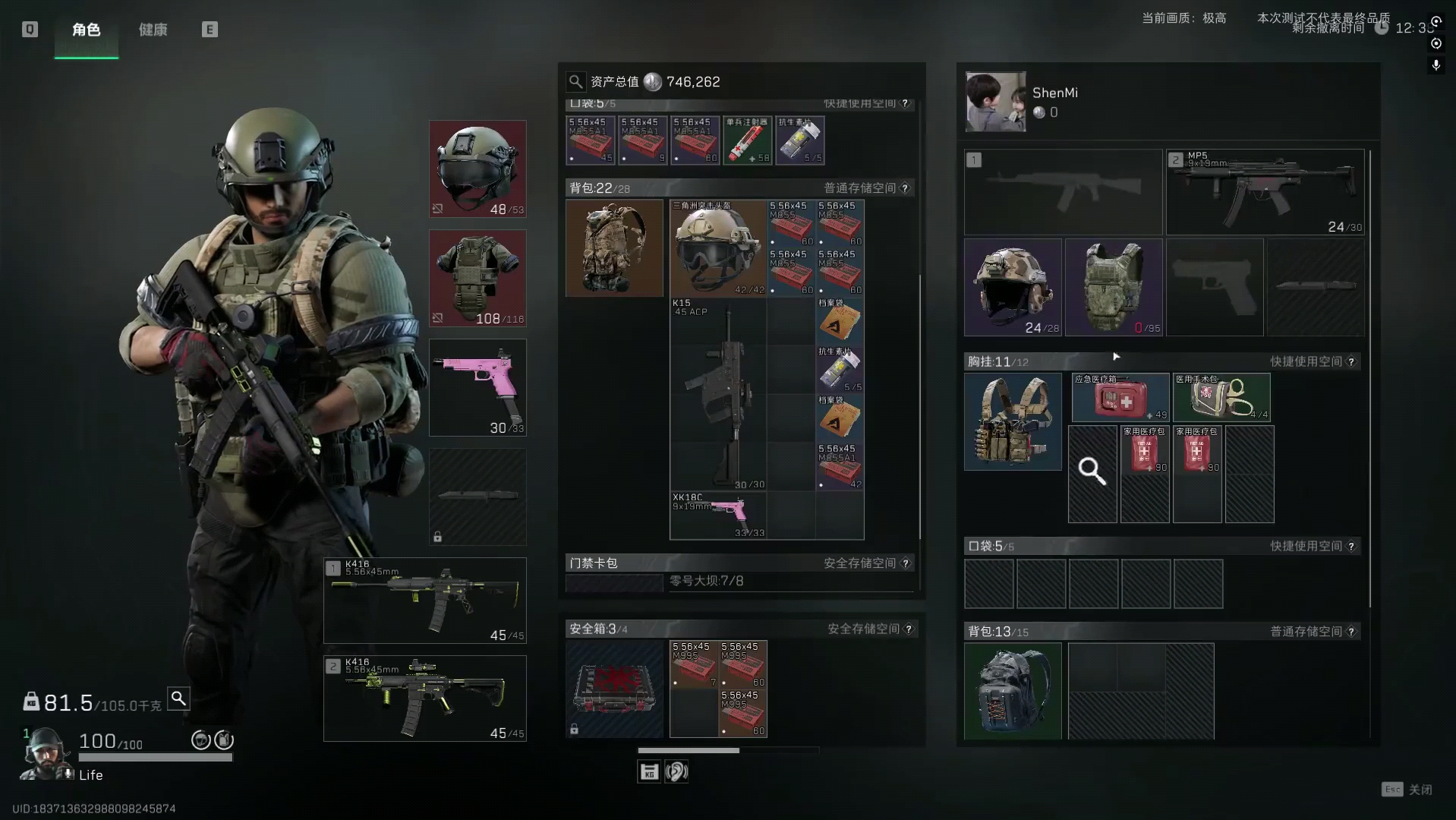Pick up the 医用手术包 surgical kit
Screen dimensions: 1456x820
1221,397
